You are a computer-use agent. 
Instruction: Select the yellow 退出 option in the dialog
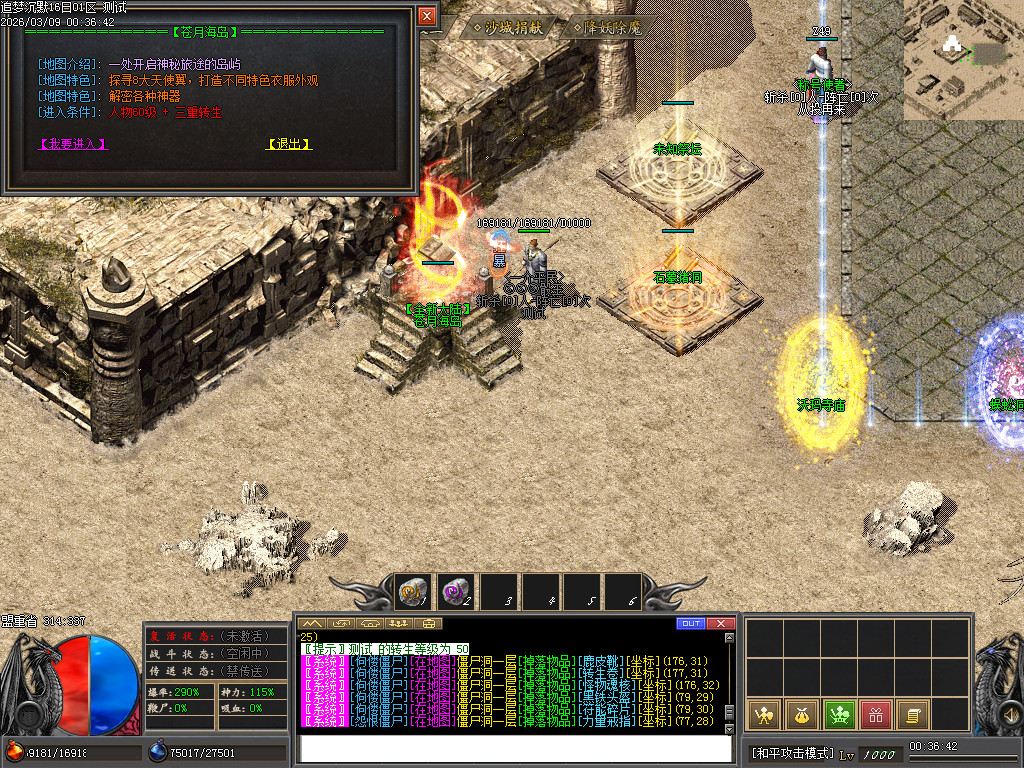pyautogui.click(x=289, y=144)
